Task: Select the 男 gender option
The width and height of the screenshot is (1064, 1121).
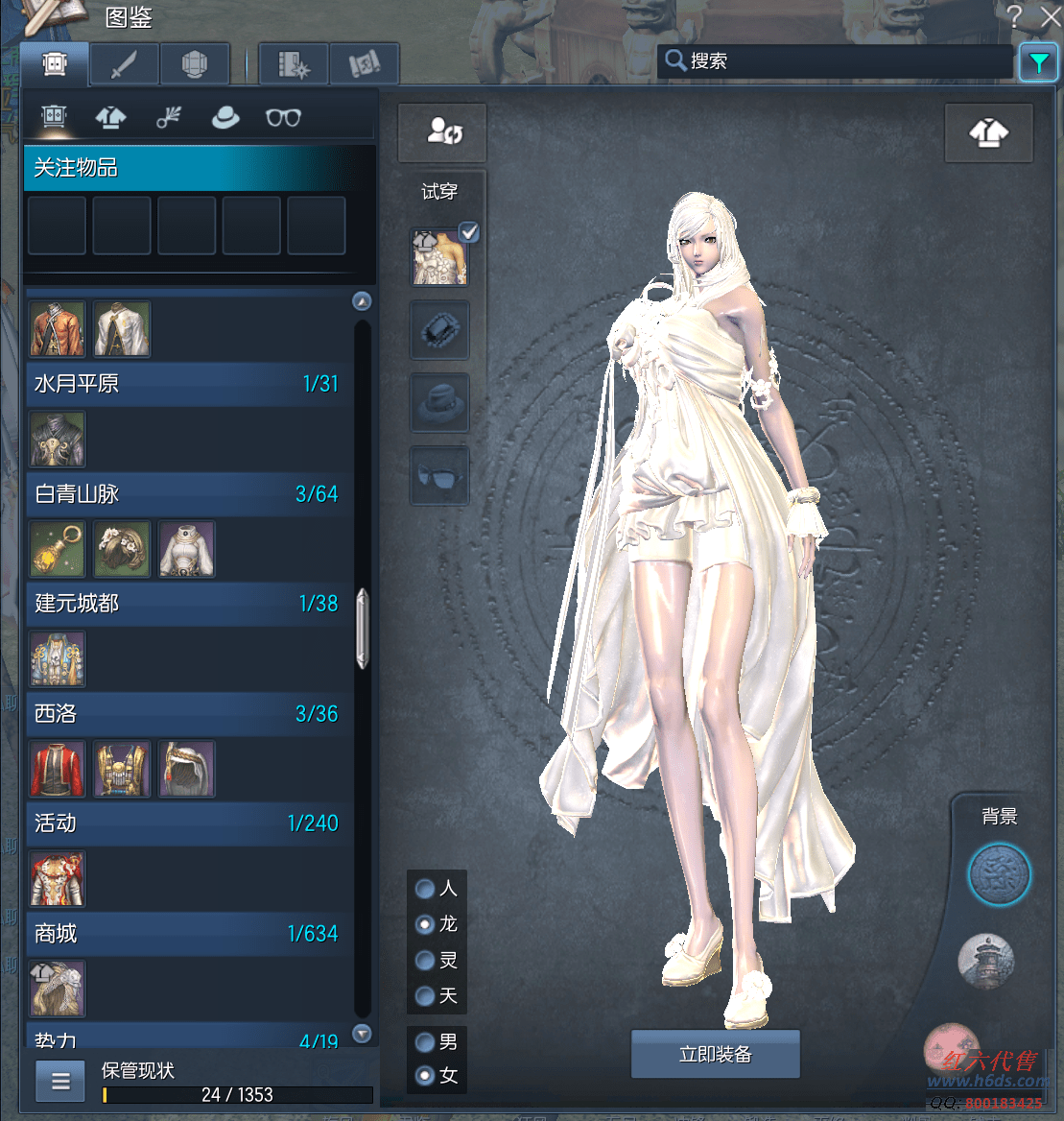Action: [424, 1041]
